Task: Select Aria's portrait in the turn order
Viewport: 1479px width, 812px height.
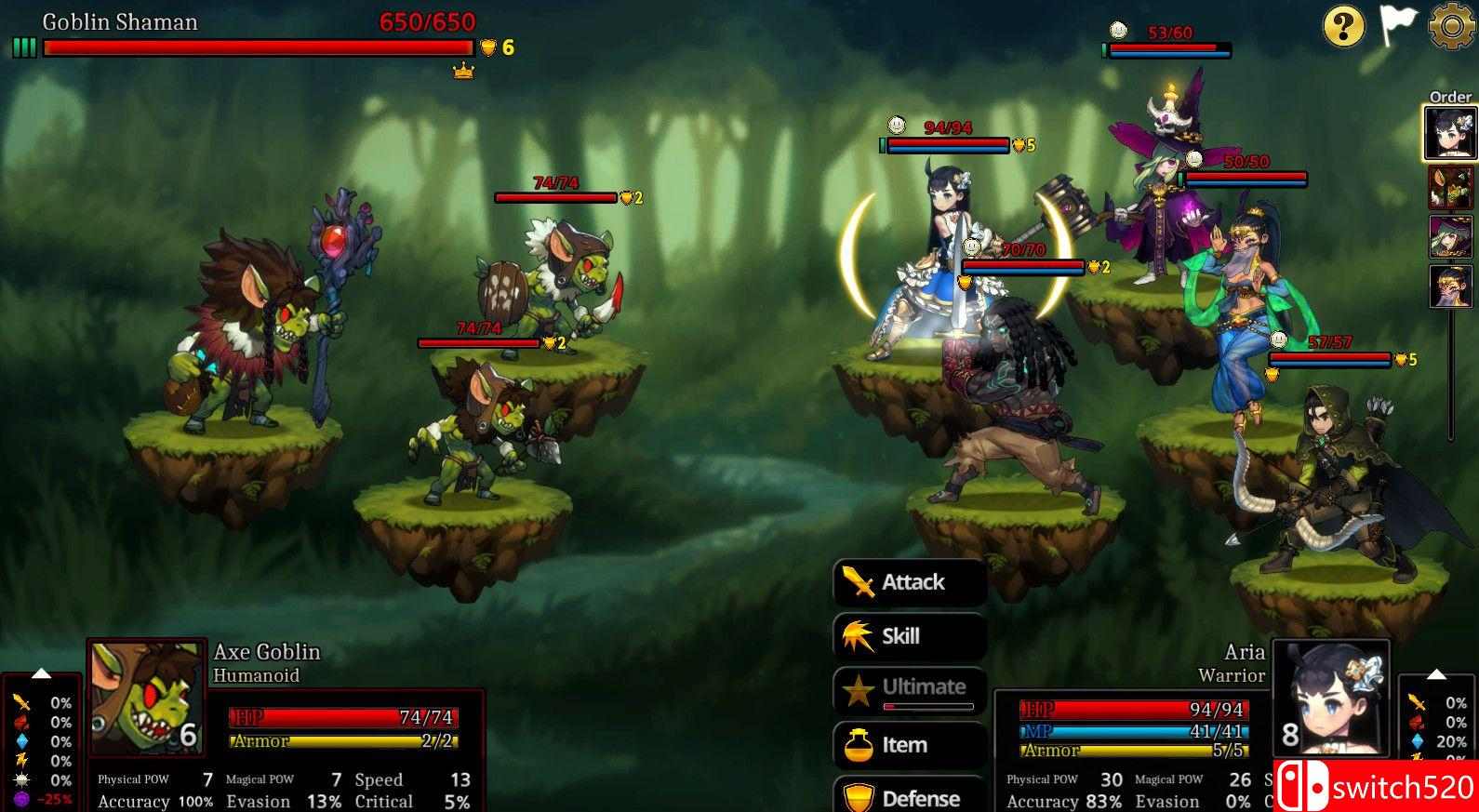Action: pyautogui.click(x=1450, y=133)
